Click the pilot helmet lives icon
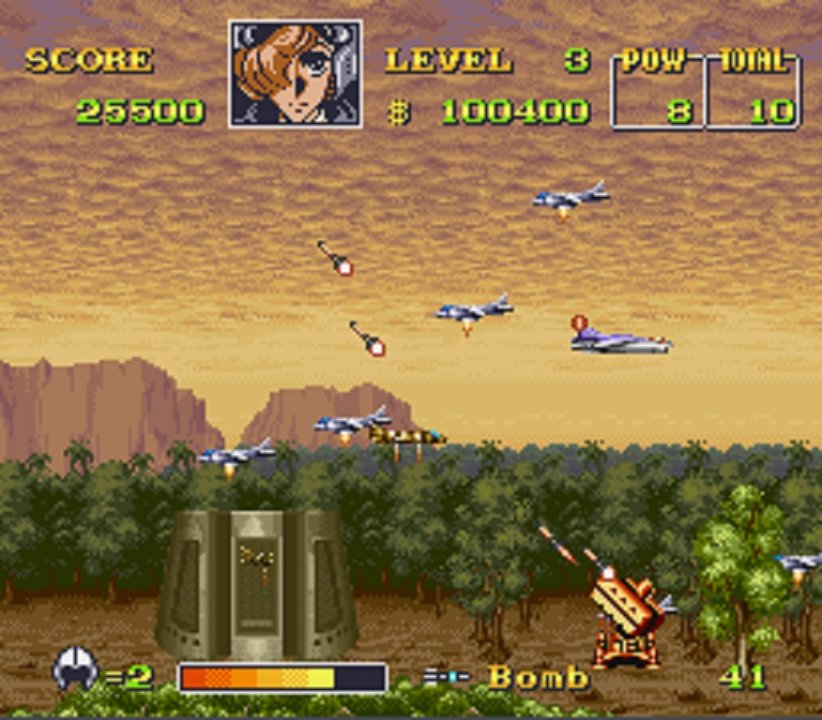The height and width of the screenshot is (720, 822). (x=76, y=667)
